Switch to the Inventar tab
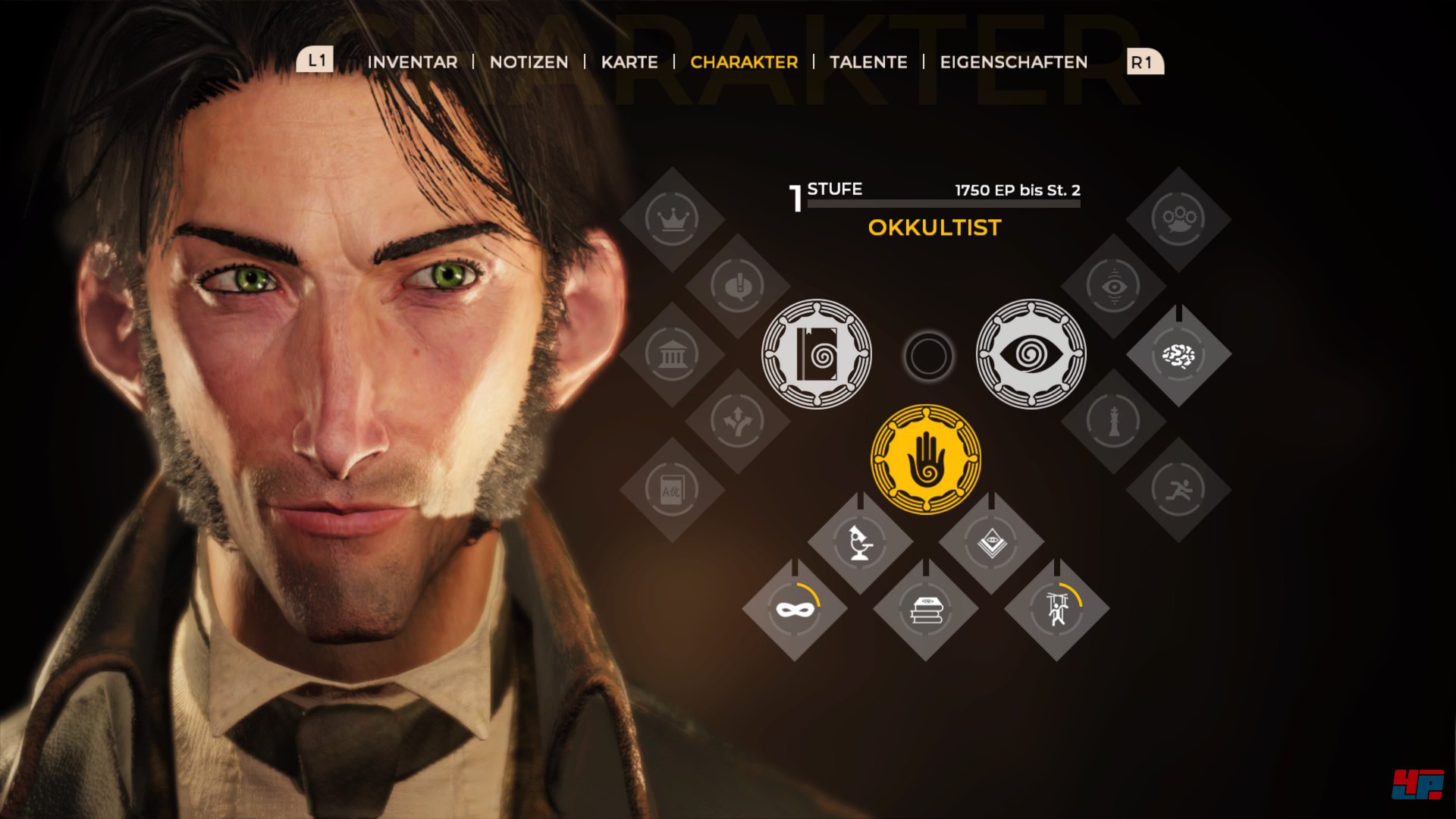Image resolution: width=1456 pixels, height=819 pixels. tap(413, 62)
